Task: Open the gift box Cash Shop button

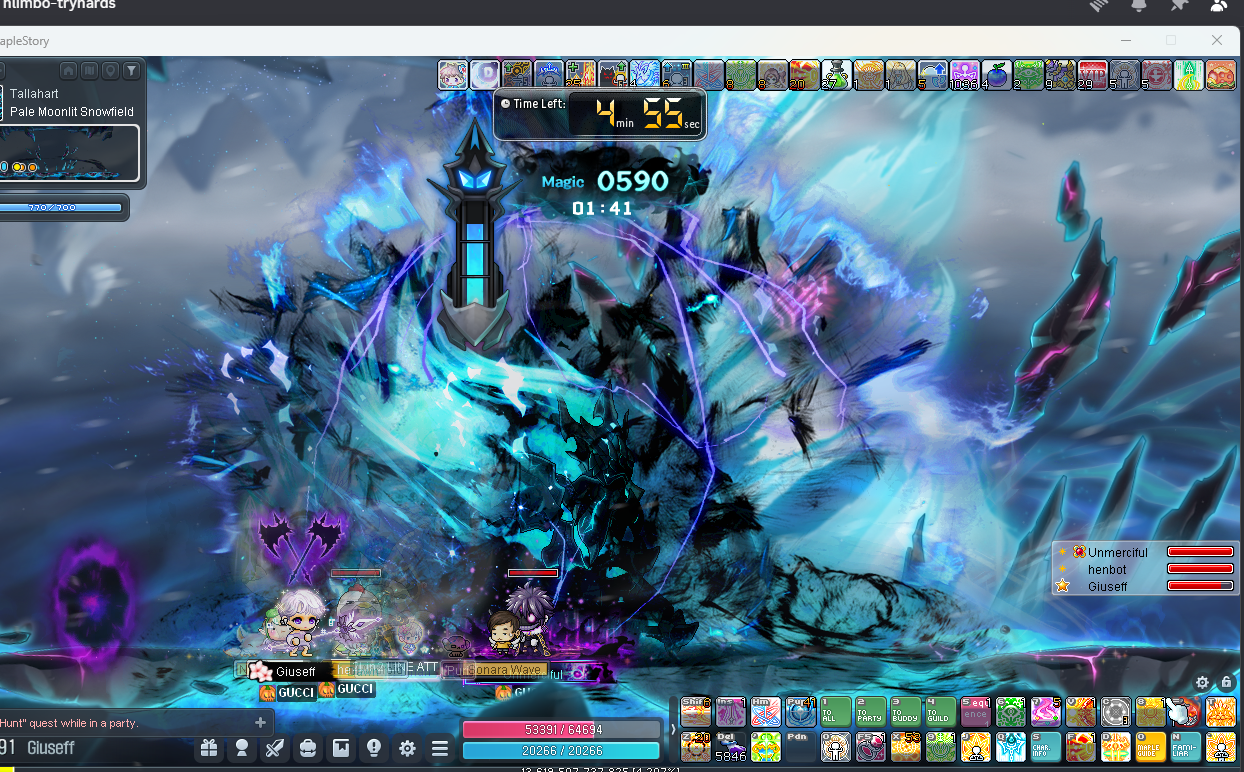Action: [209, 748]
